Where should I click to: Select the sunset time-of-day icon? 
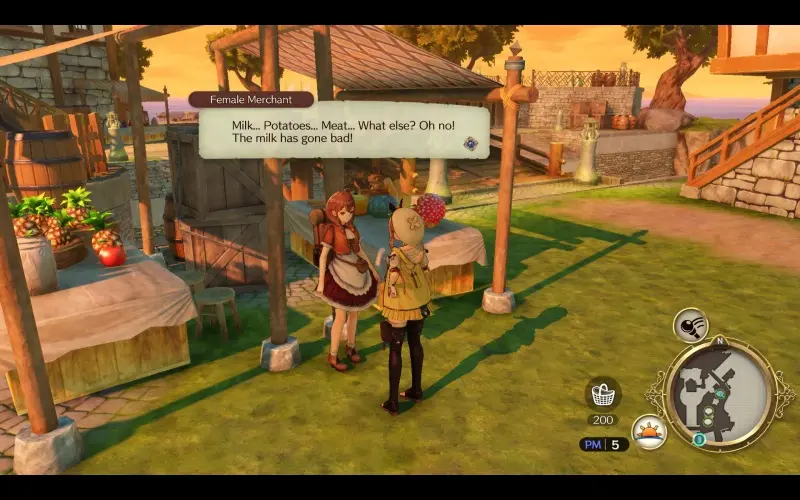650,432
